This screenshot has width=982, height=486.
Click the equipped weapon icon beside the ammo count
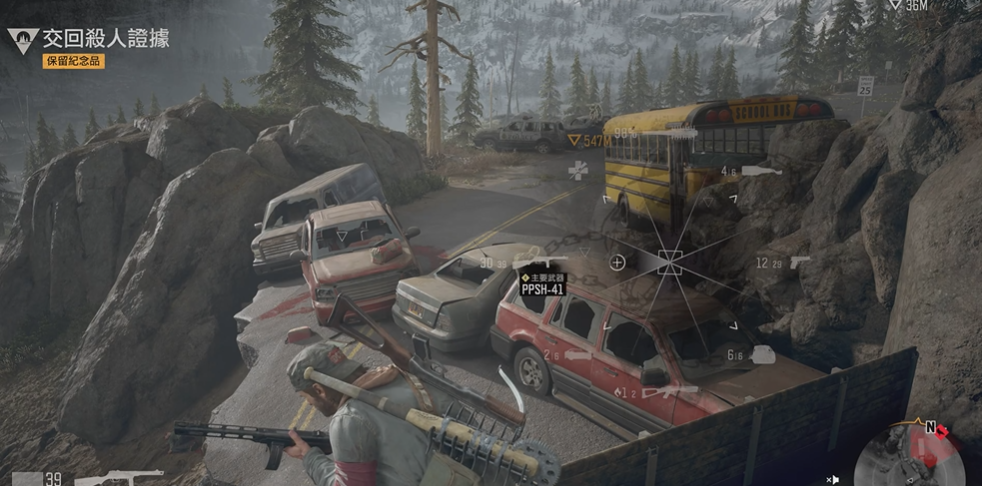tap(118, 477)
